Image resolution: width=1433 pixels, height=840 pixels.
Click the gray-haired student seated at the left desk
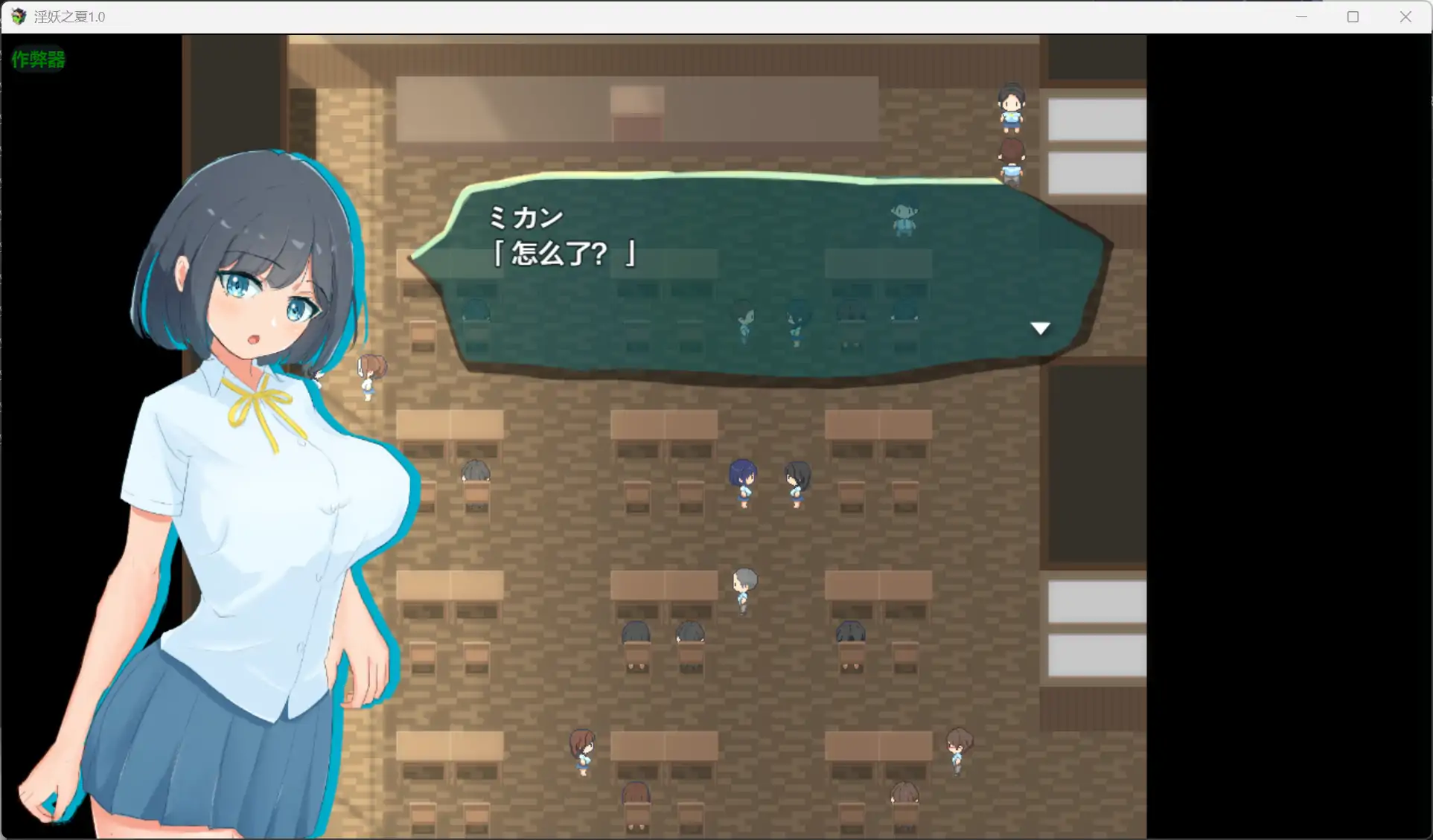(x=476, y=472)
